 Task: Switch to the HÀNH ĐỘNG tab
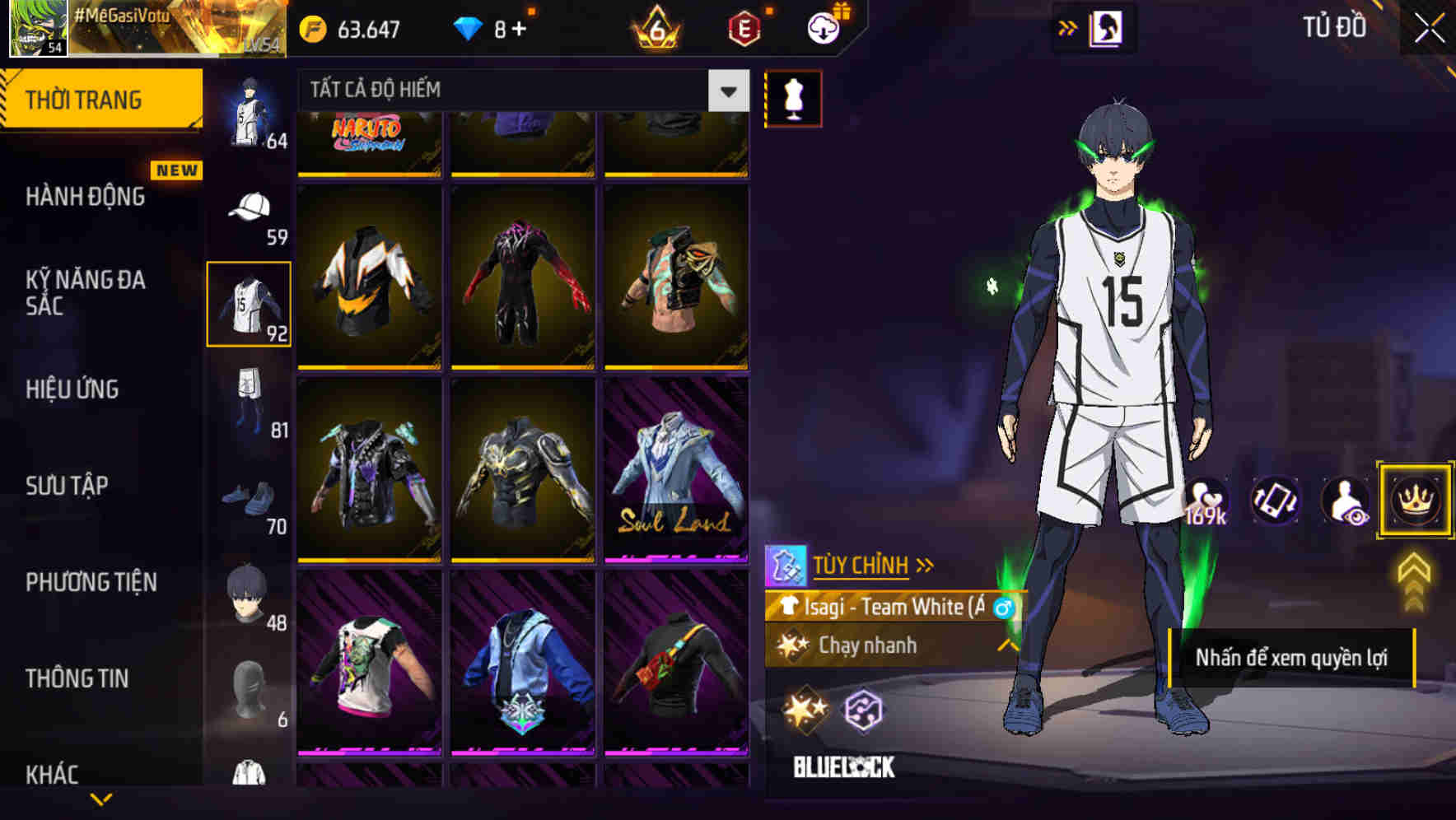88,198
